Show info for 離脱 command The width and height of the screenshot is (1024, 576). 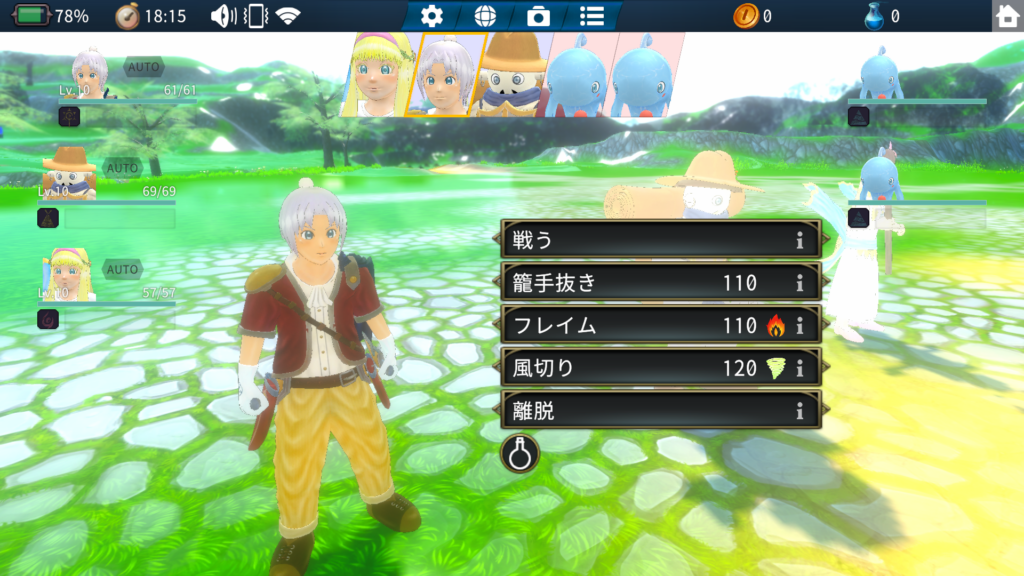[800, 410]
